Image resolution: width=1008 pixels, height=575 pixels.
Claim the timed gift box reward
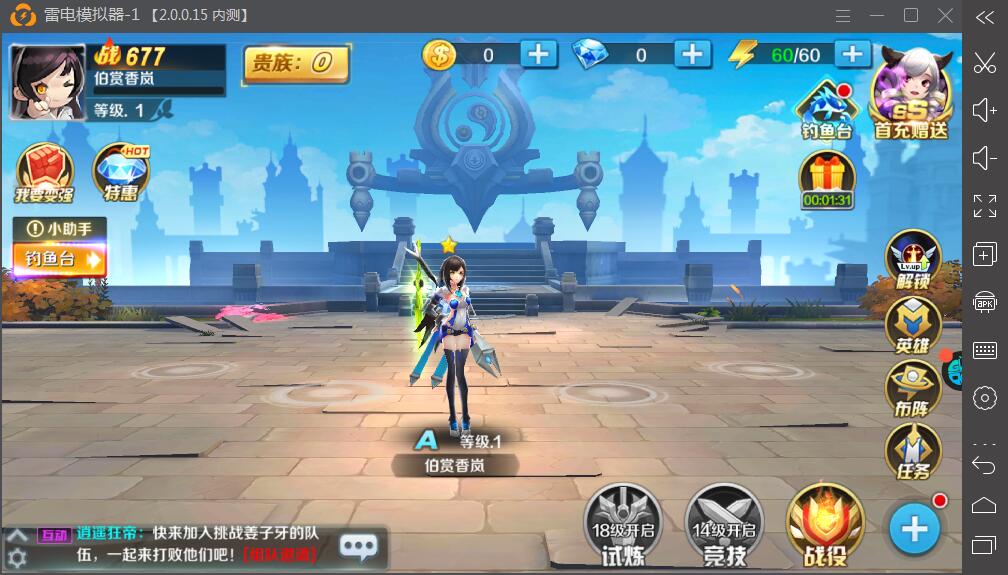(827, 180)
